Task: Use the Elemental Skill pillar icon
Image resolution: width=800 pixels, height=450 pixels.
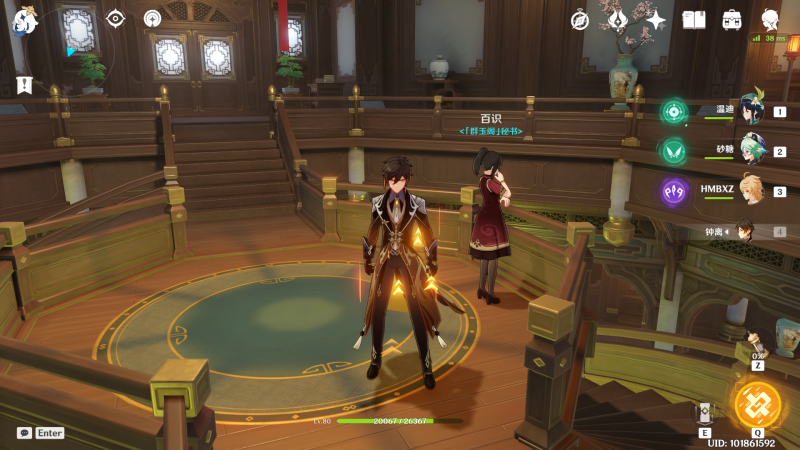Action: [x=705, y=413]
